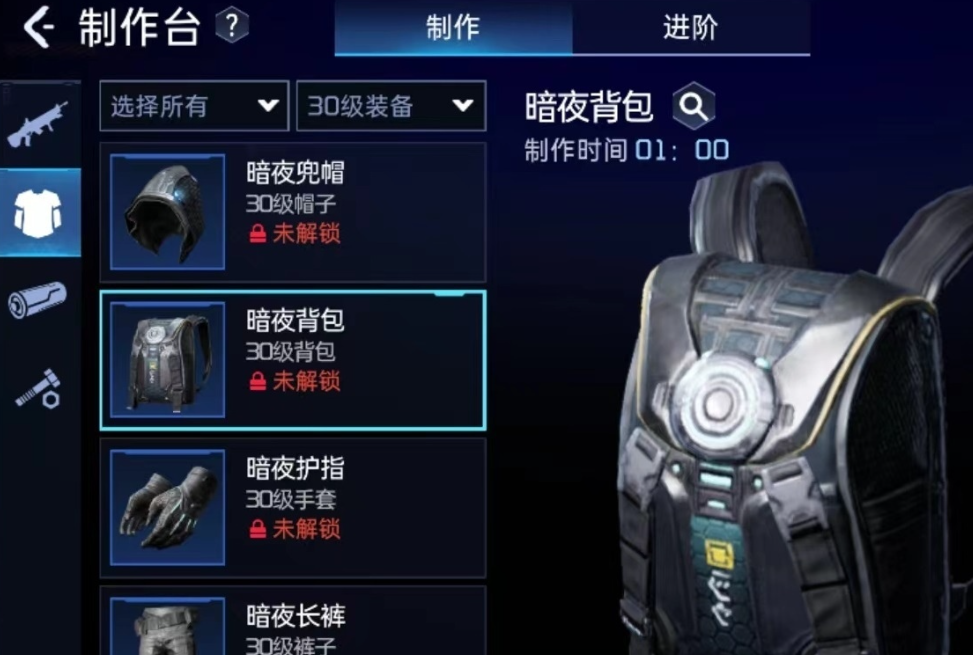Switch to the 进阶 tab

690,28
